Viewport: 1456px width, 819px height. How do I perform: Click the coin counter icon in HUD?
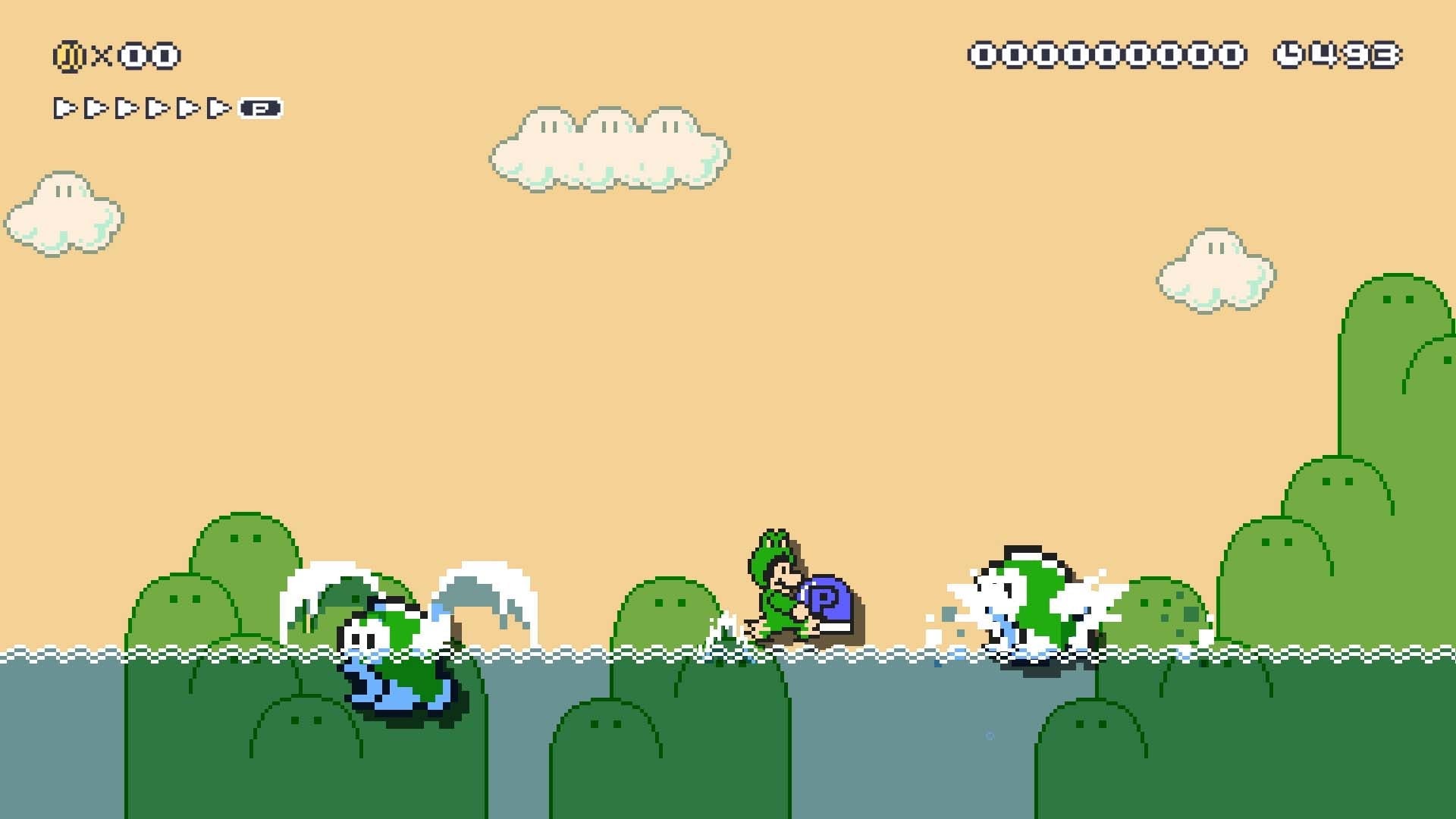68,55
